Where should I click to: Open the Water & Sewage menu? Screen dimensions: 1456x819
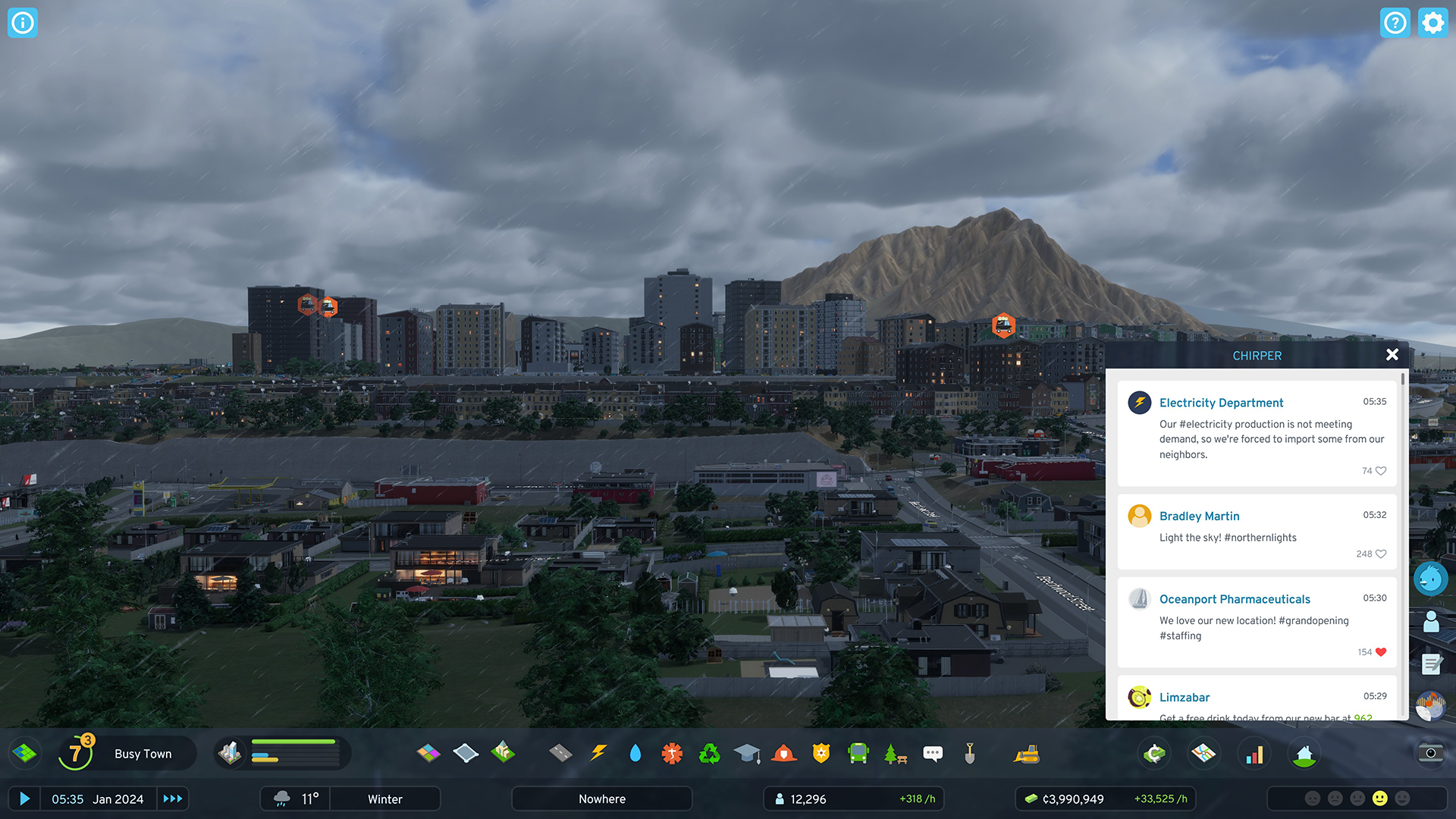pos(635,752)
